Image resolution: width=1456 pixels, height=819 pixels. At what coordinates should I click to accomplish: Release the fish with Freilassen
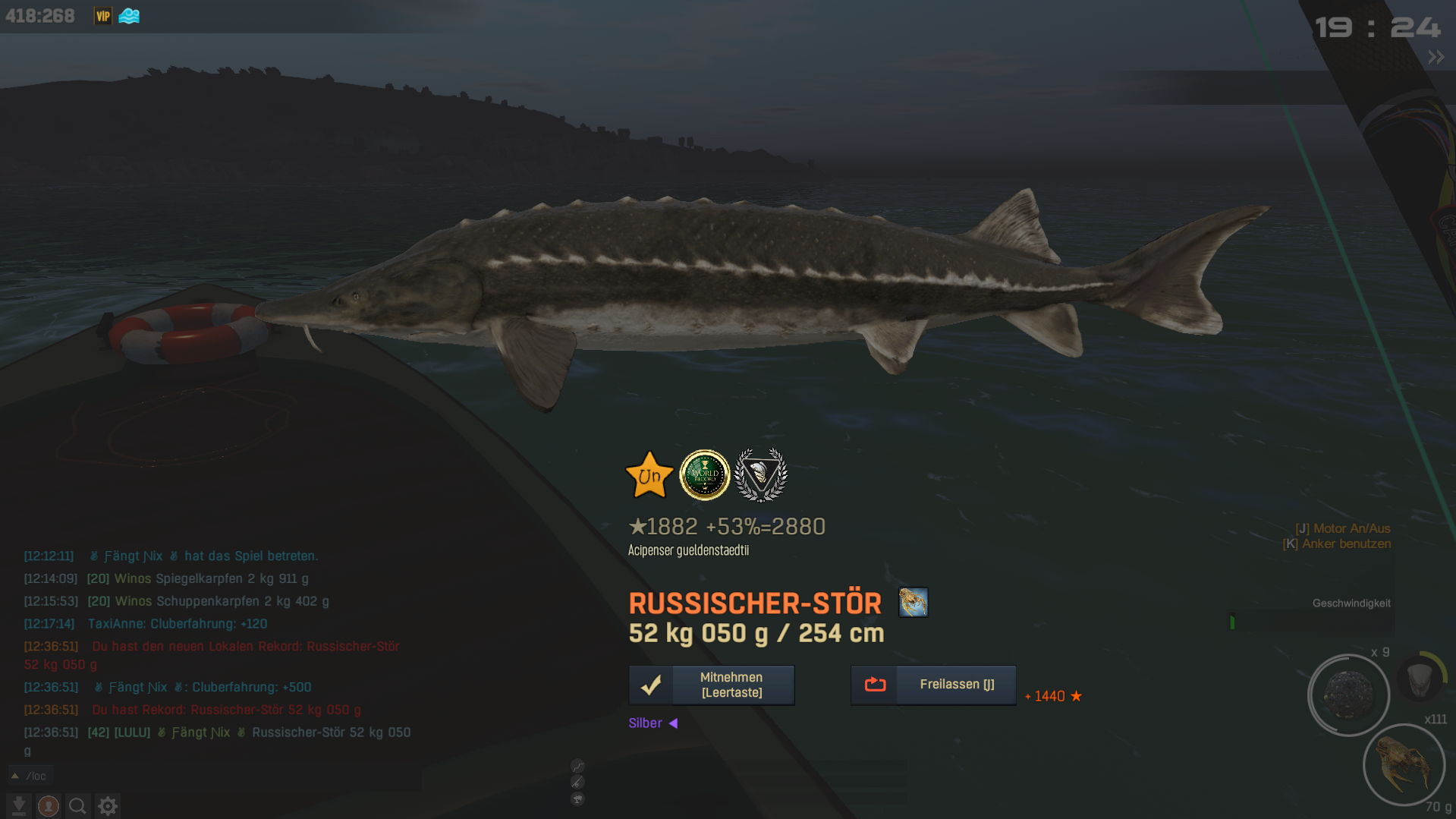click(x=932, y=685)
